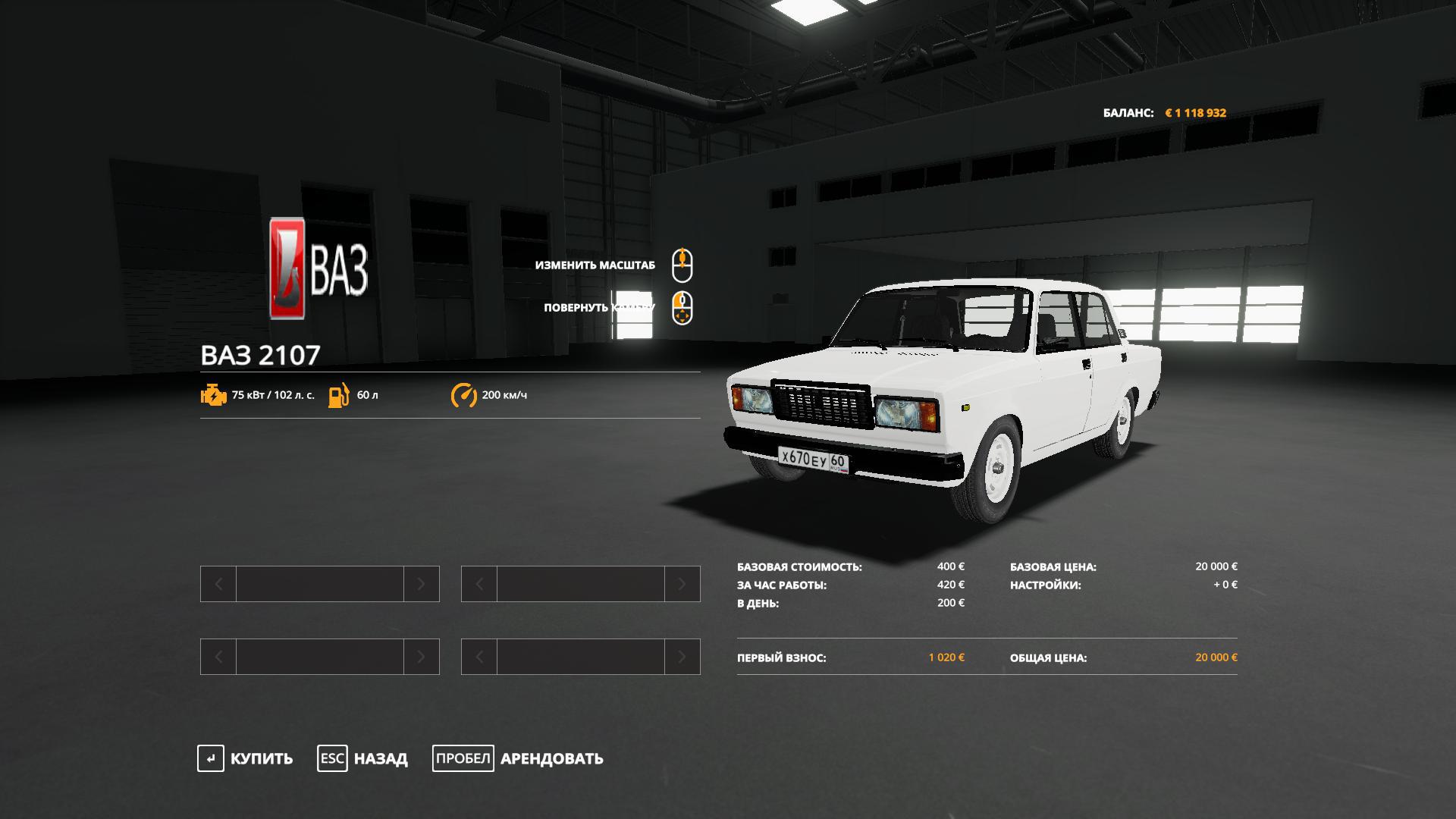This screenshot has height=819, width=1456.
Task: Buy the ВАЗ 2107 with the КУПИТЬ button
Action: point(246,758)
